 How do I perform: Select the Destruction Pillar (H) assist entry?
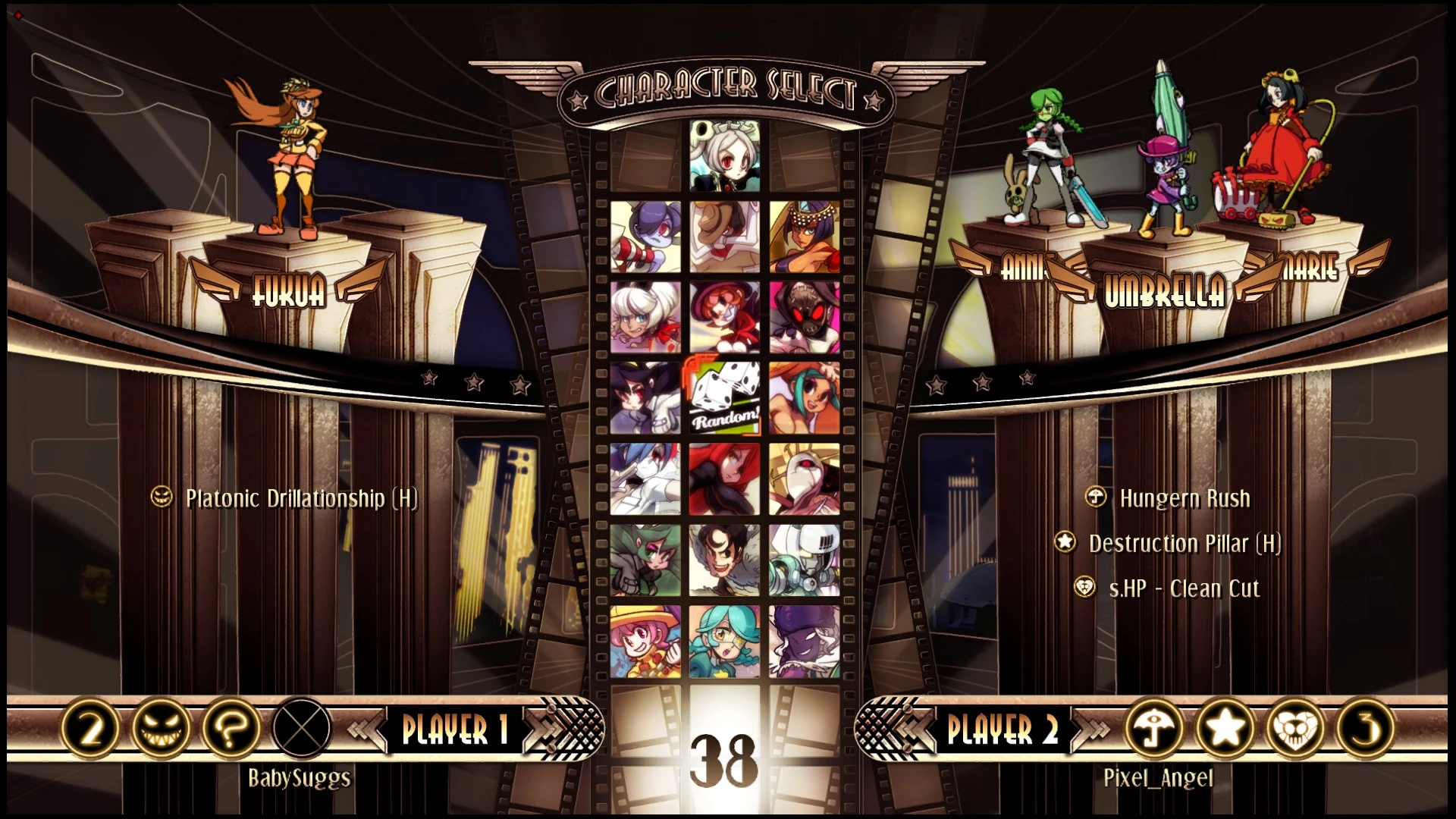pos(1183,543)
